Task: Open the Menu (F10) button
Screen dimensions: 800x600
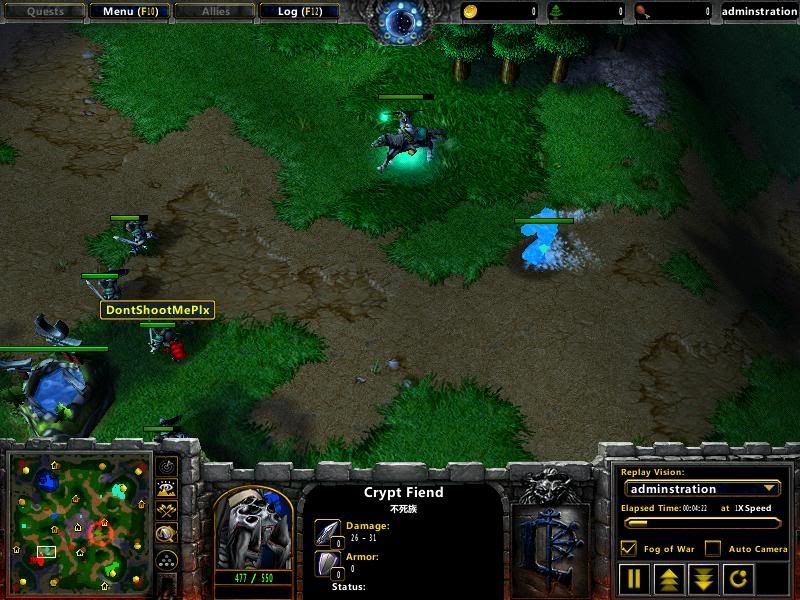Action: coord(129,12)
